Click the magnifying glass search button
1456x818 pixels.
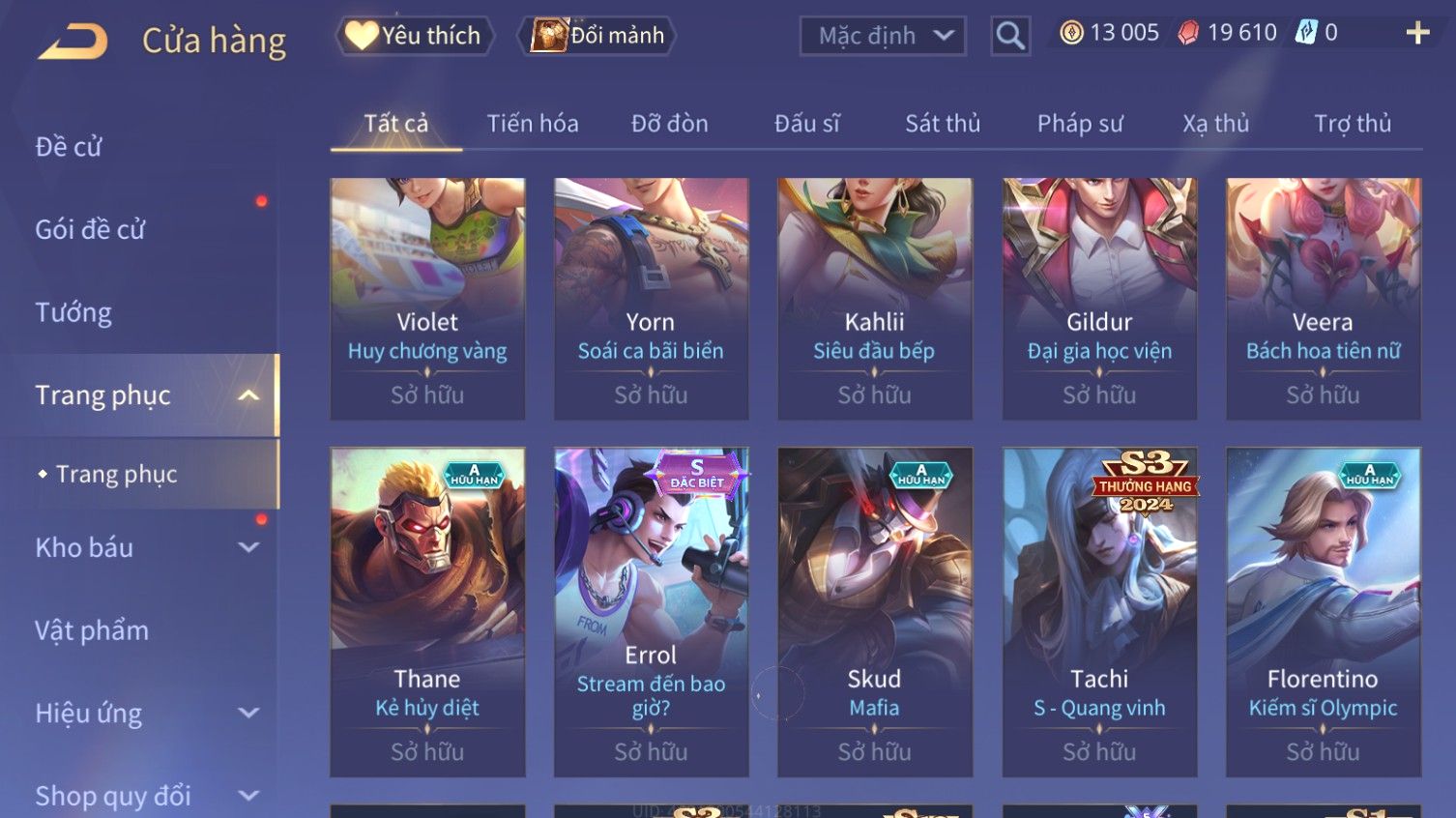tap(1010, 36)
